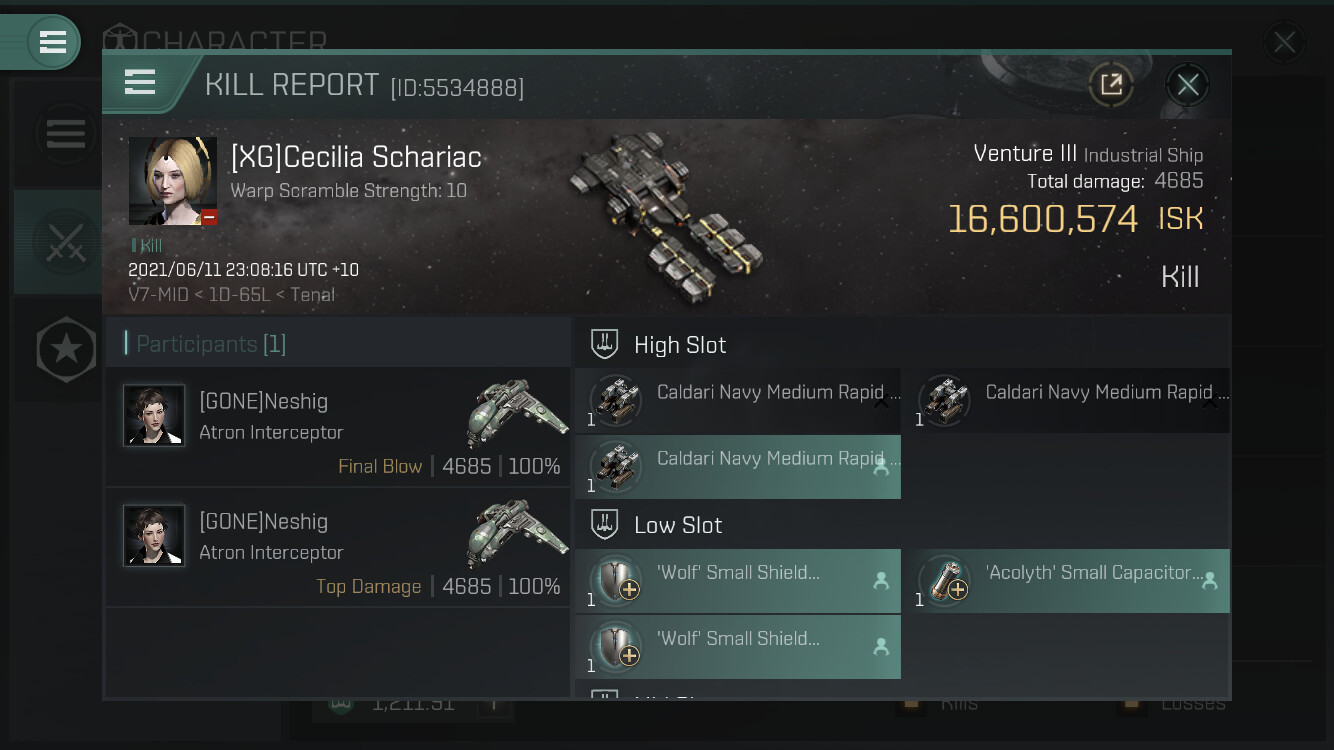Open the Kill Report hamburger menu
Viewport: 1334px width, 750px height.
click(140, 82)
